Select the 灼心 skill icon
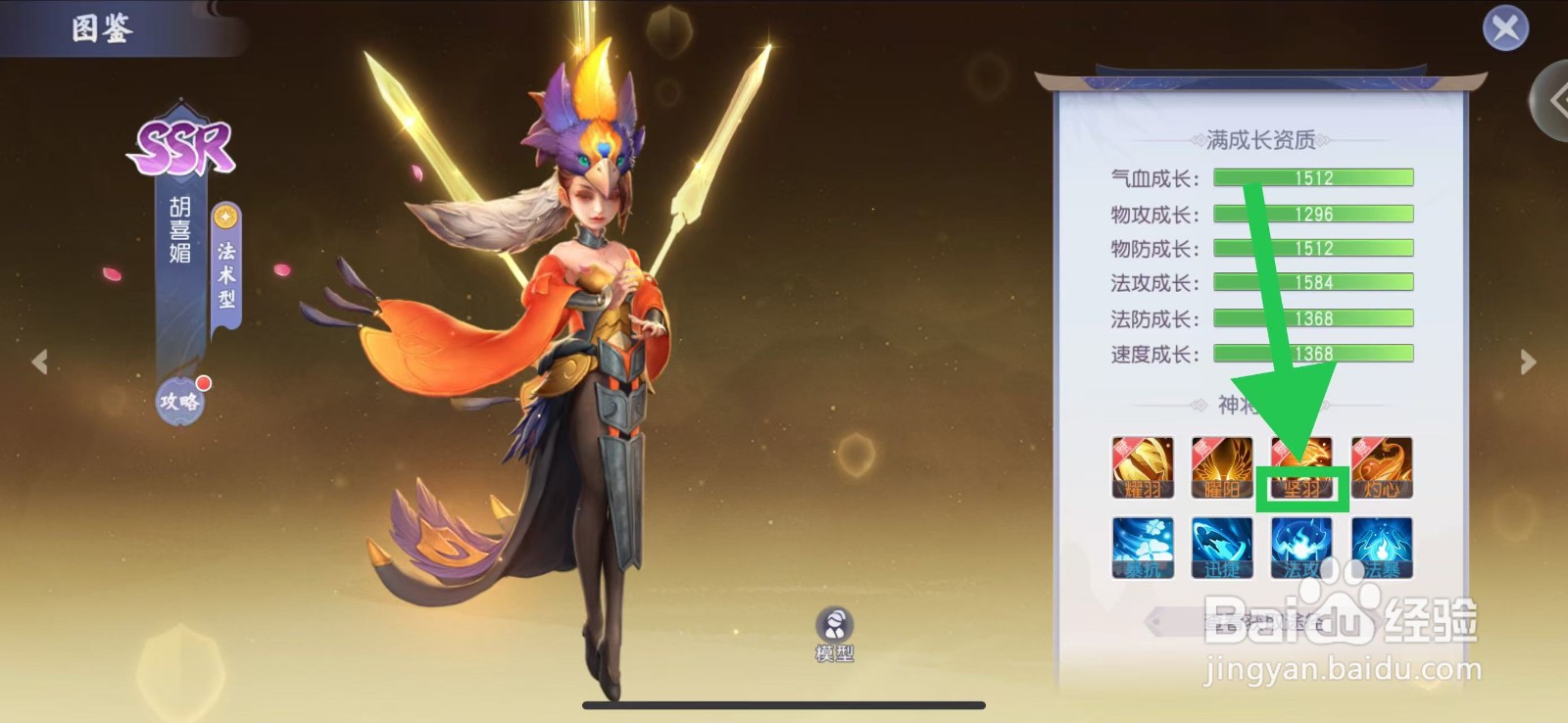 pos(1382,468)
